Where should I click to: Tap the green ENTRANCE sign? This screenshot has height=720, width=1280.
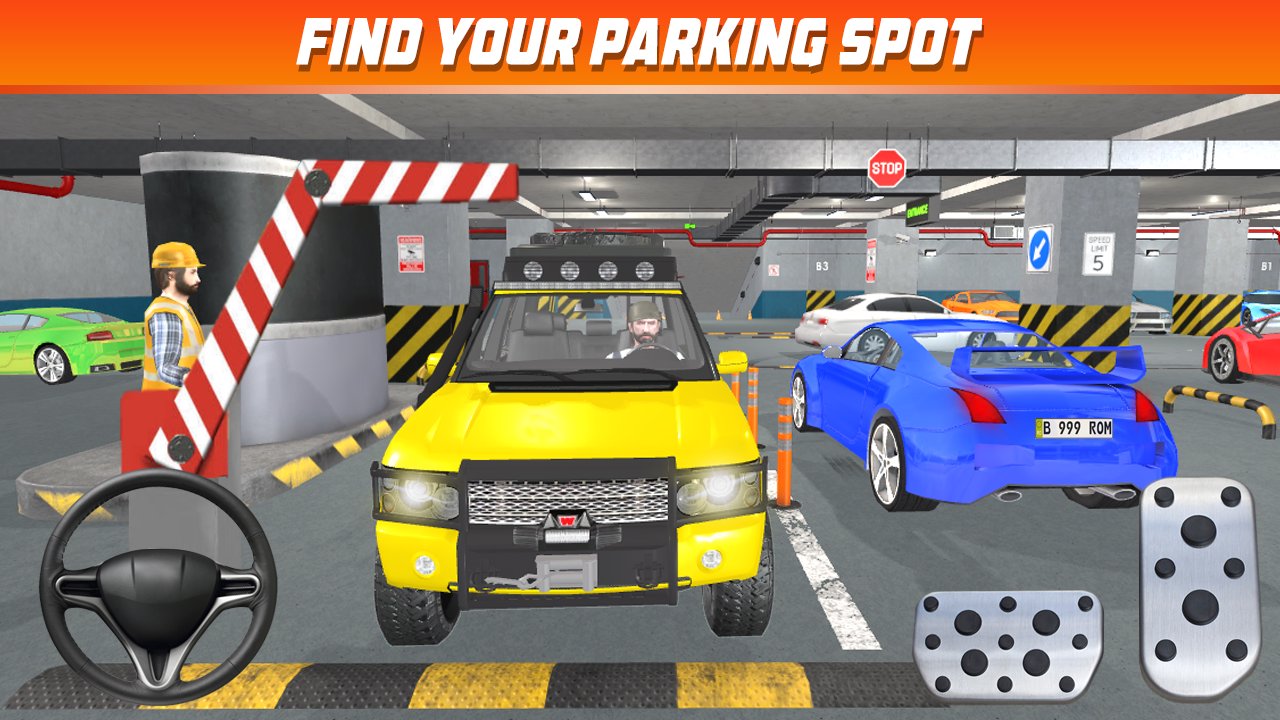(x=915, y=213)
